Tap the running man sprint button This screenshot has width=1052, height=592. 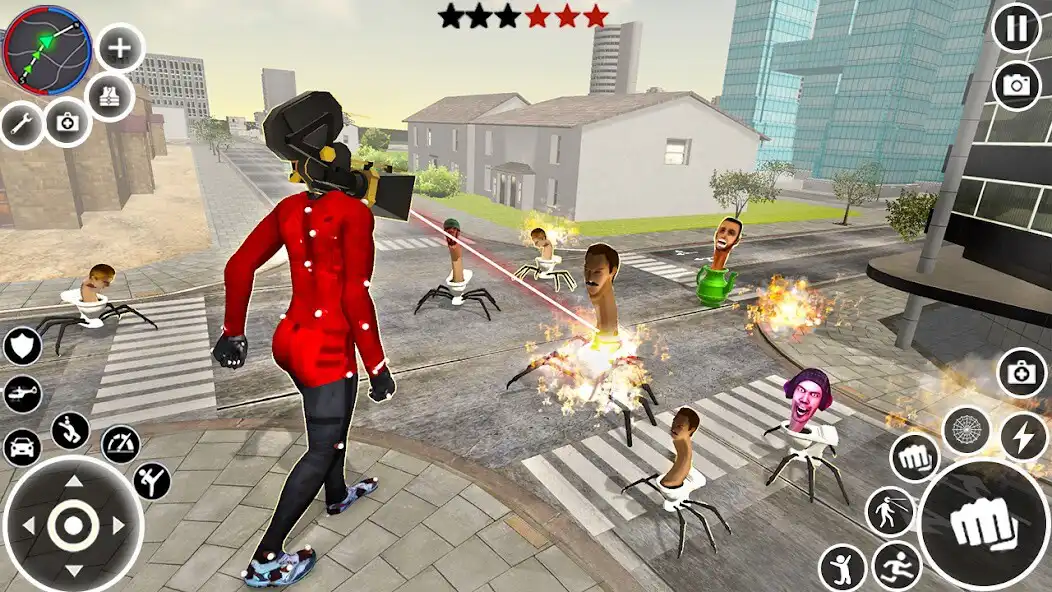coord(896,566)
